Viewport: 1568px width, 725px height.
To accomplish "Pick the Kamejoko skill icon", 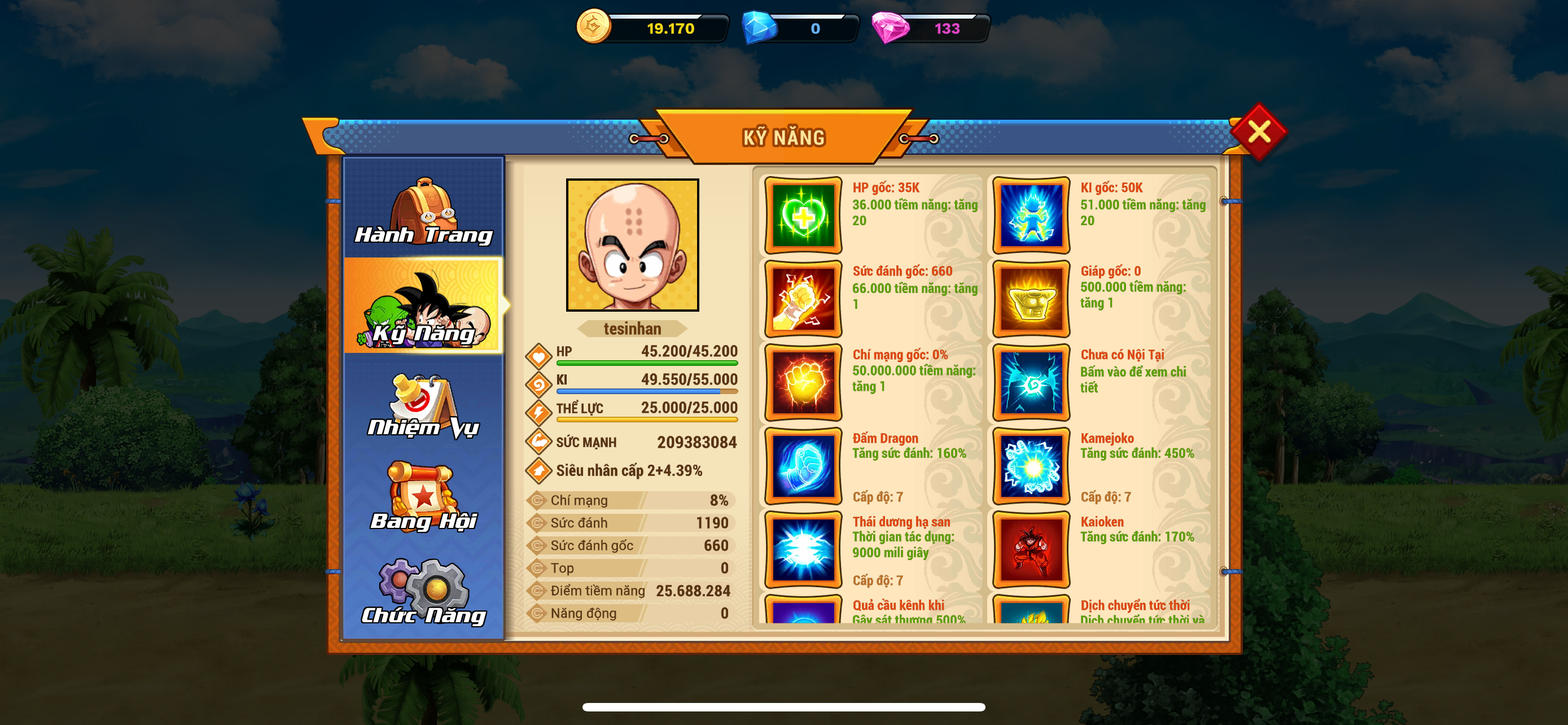I will (x=1031, y=466).
